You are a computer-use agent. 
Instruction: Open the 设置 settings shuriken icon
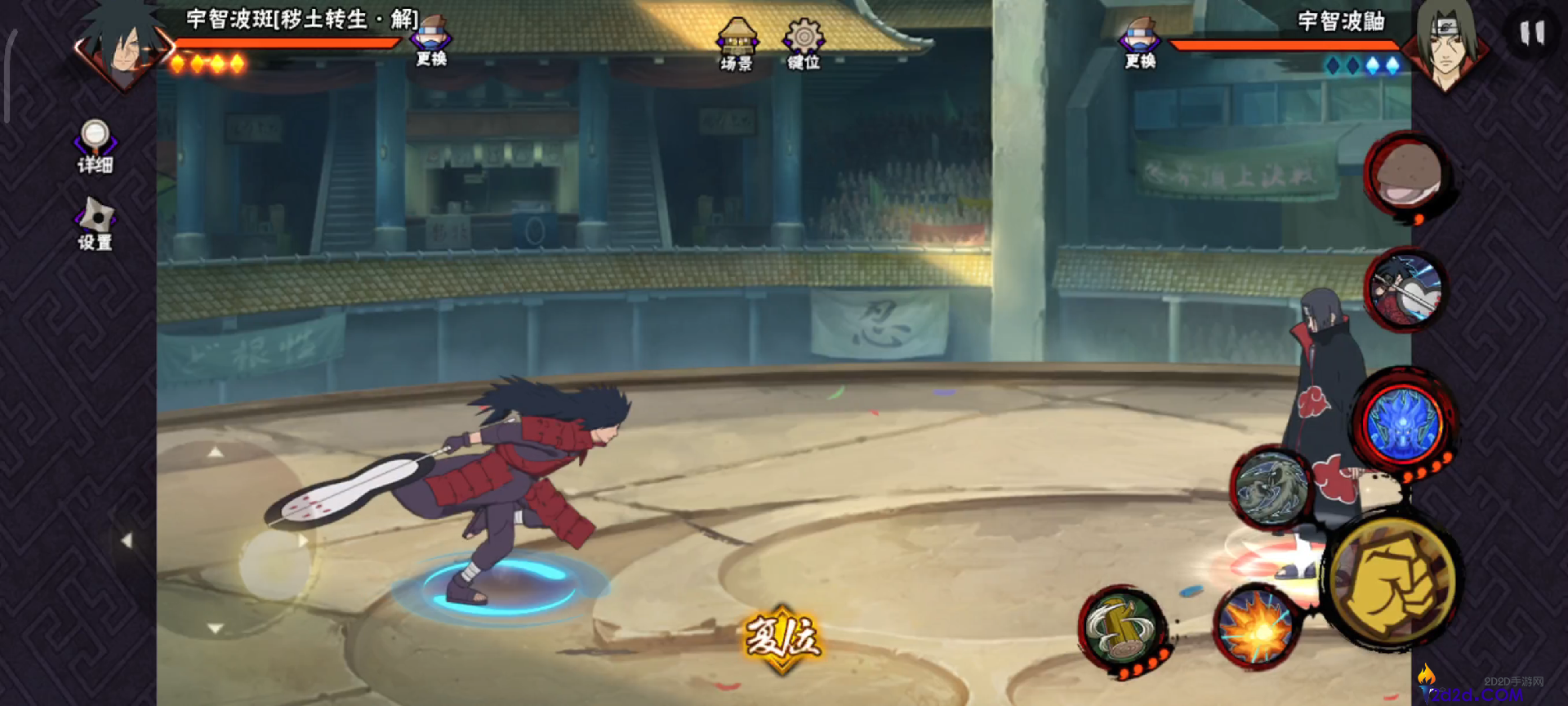click(95, 223)
